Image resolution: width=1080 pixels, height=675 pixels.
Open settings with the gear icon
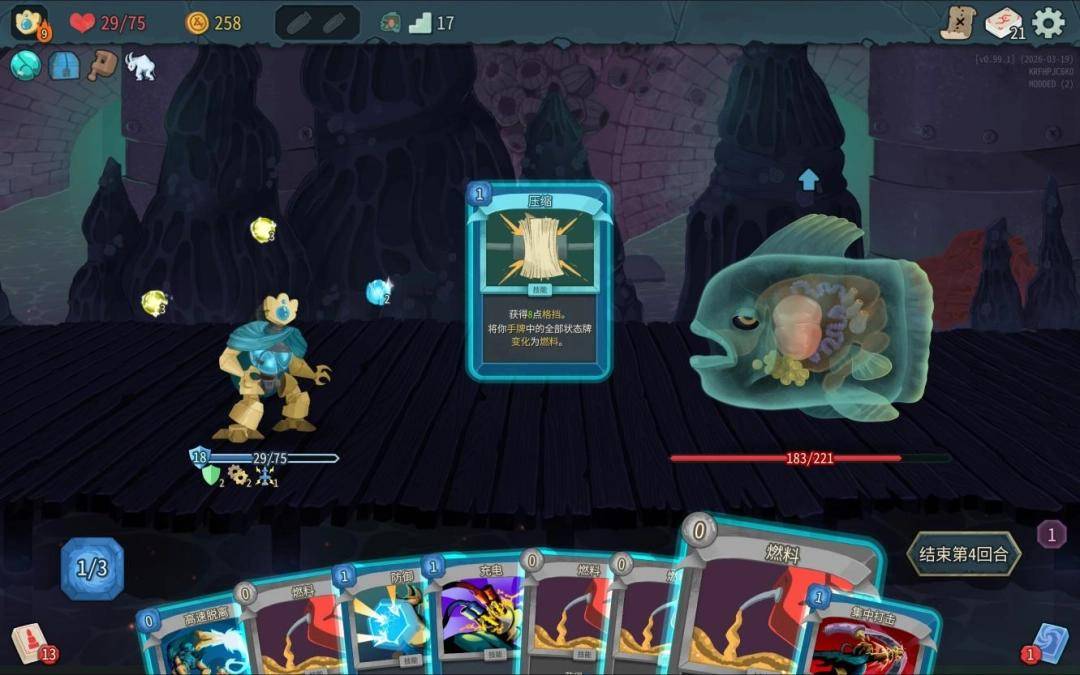coord(1048,22)
